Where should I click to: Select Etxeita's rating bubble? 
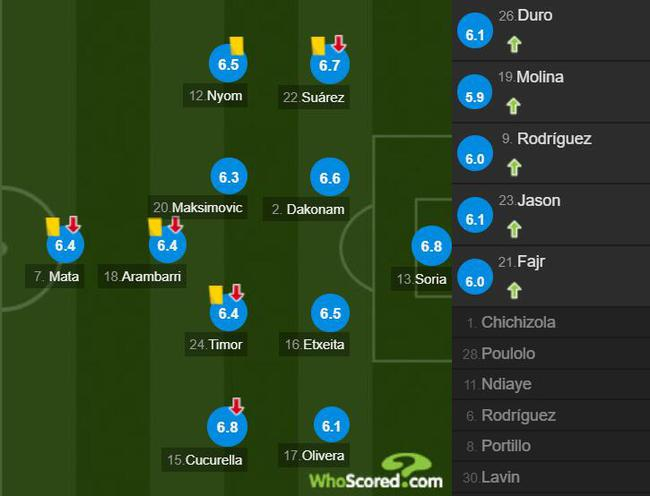(x=330, y=313)
